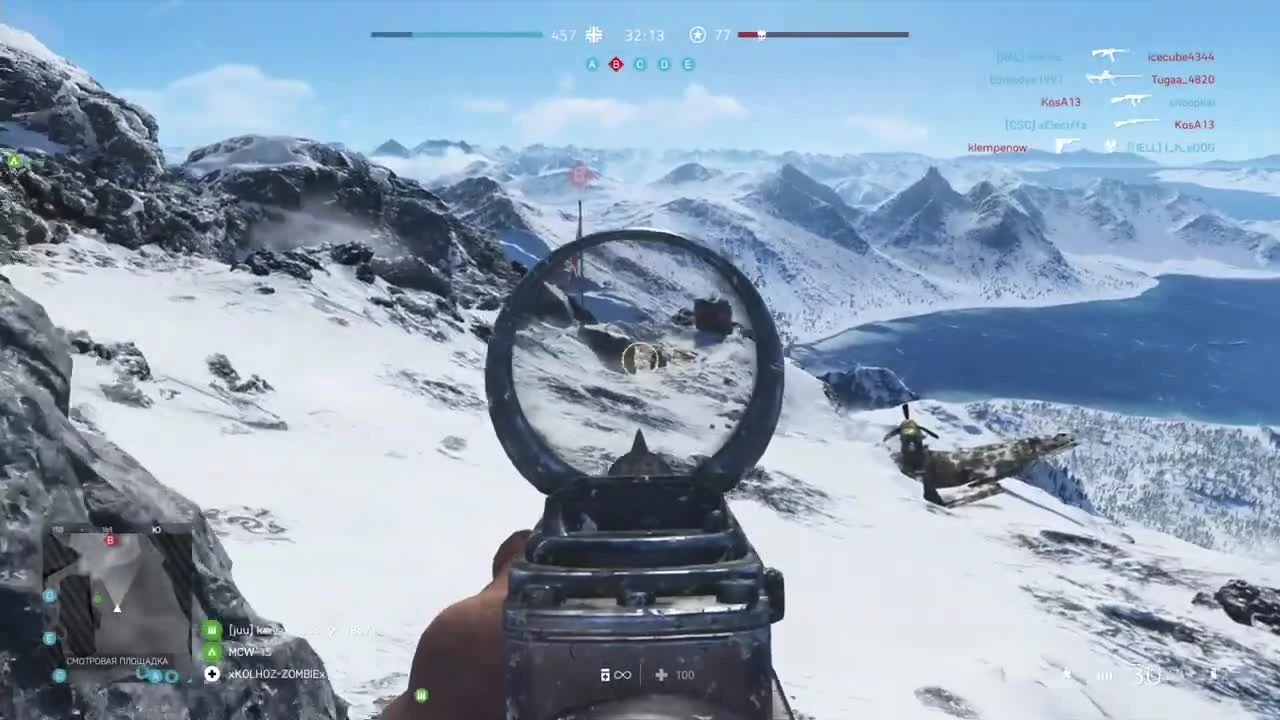1280x720 pixels.
Task: Click the squad reinforcement cross icon beside 457
Action: click(593, 35)
